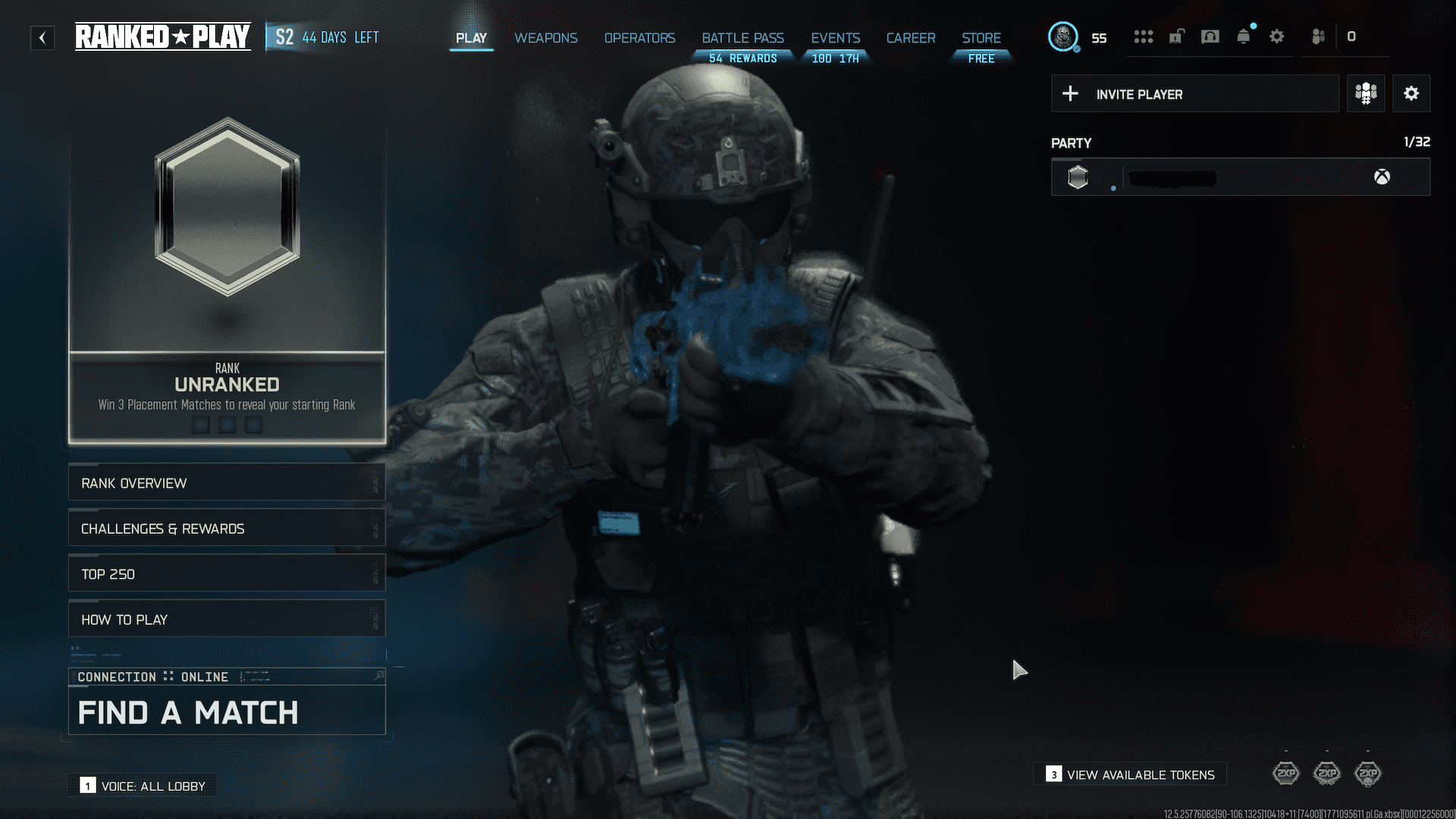
Task: Open the recent unlocks padlock icon
Action: [x=1176, y=36]
